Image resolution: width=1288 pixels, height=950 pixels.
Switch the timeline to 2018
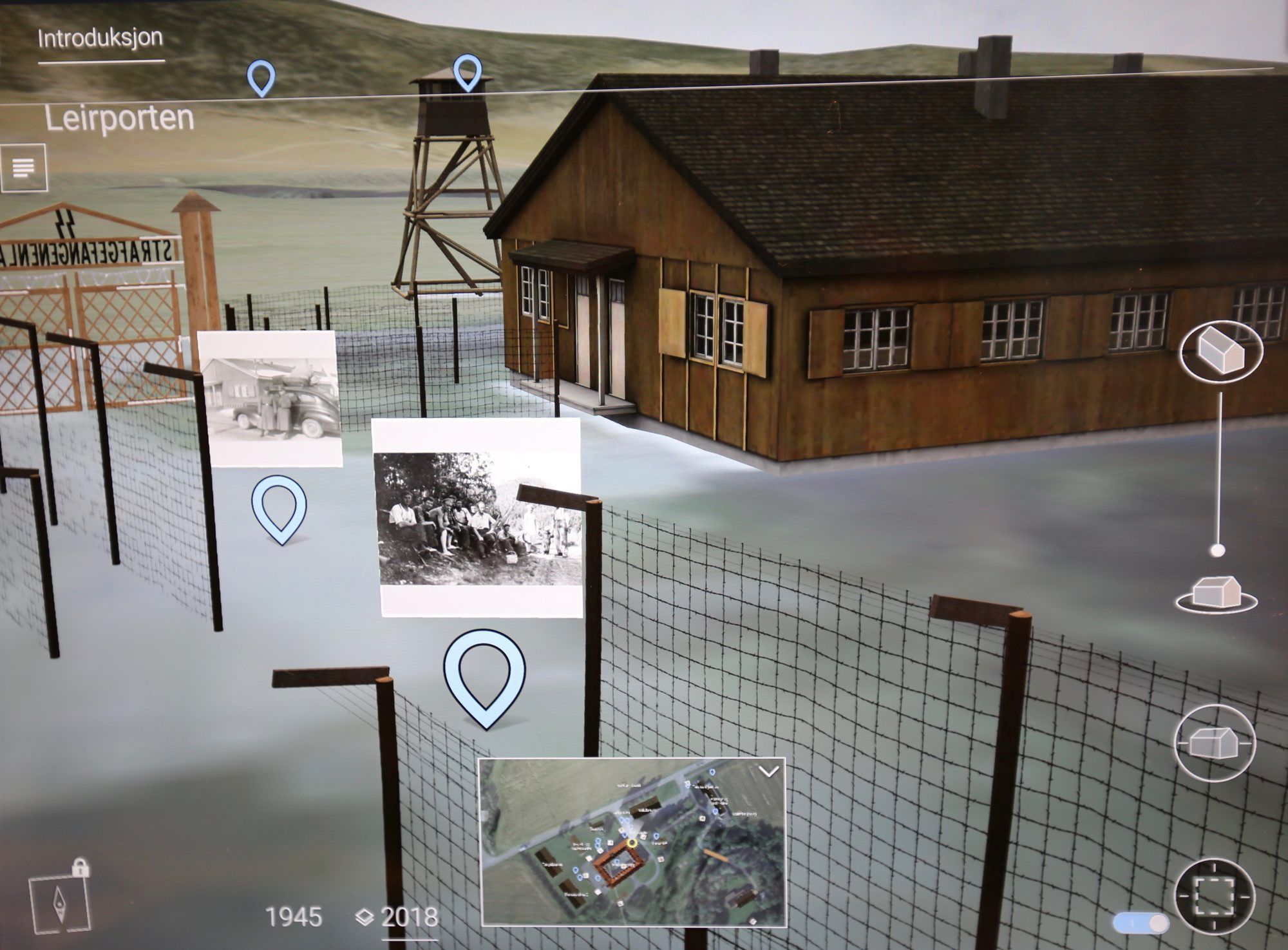tap(408, 917)
